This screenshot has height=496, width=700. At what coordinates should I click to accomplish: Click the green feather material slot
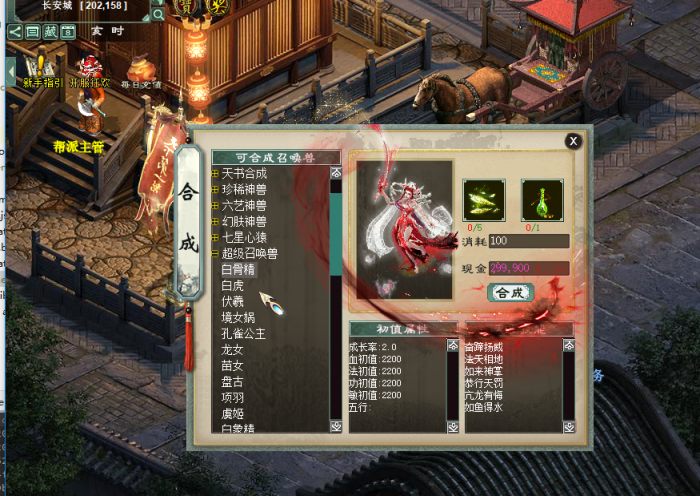coord(483,200)
